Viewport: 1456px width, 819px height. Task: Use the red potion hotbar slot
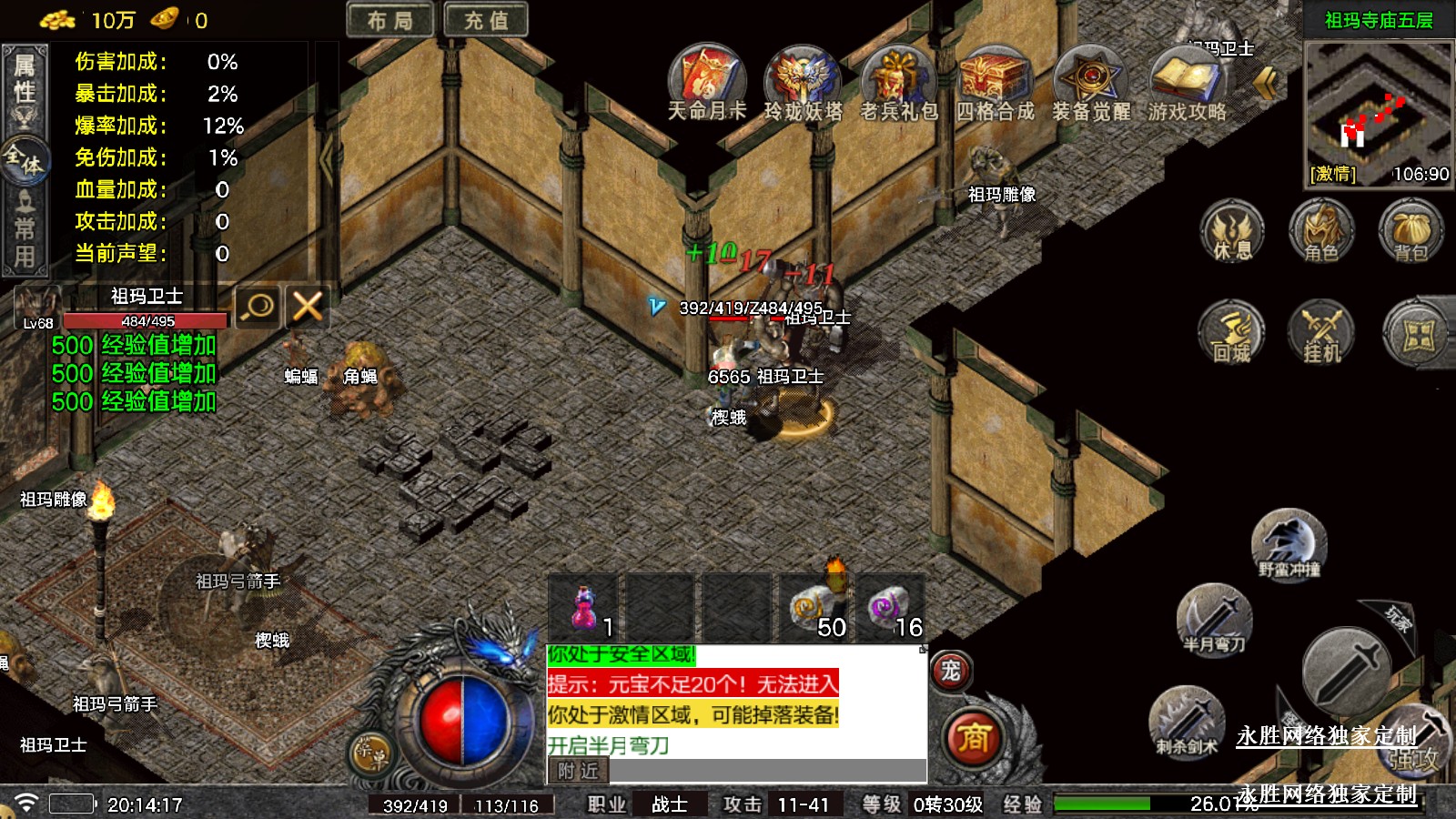click(585, 608)
